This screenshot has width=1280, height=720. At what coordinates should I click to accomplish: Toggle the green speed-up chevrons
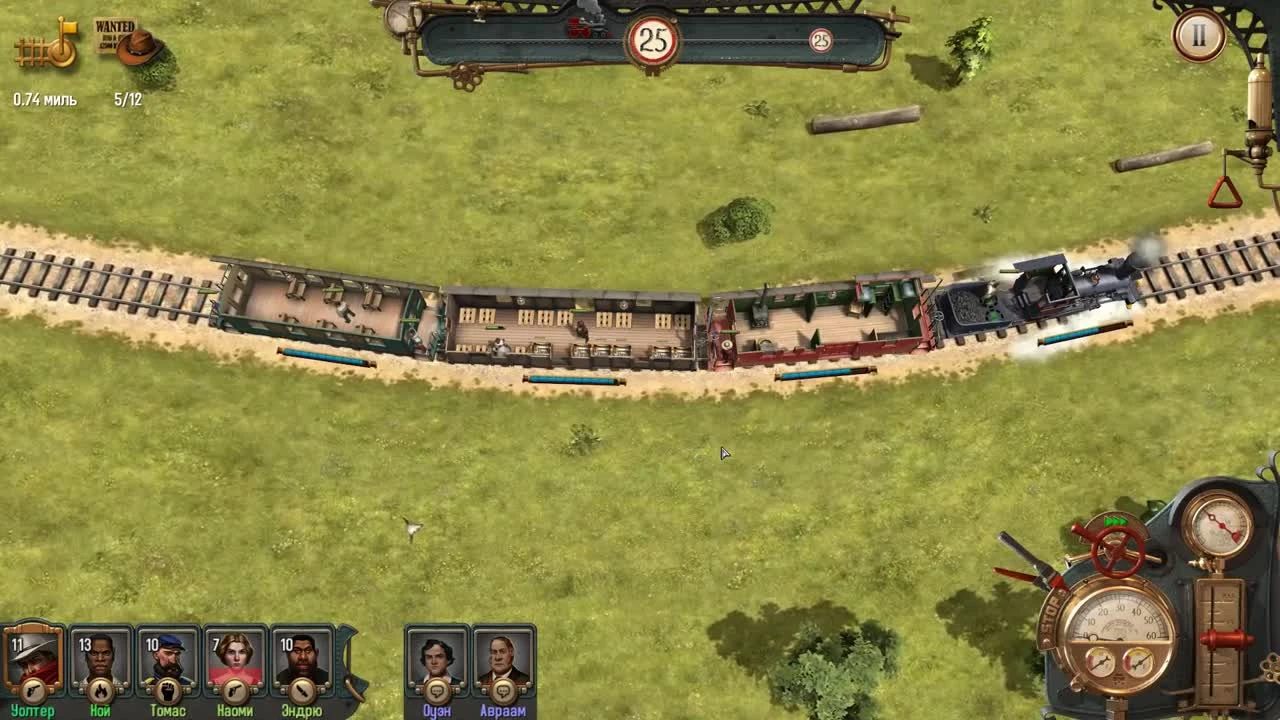coord(1115,520)
